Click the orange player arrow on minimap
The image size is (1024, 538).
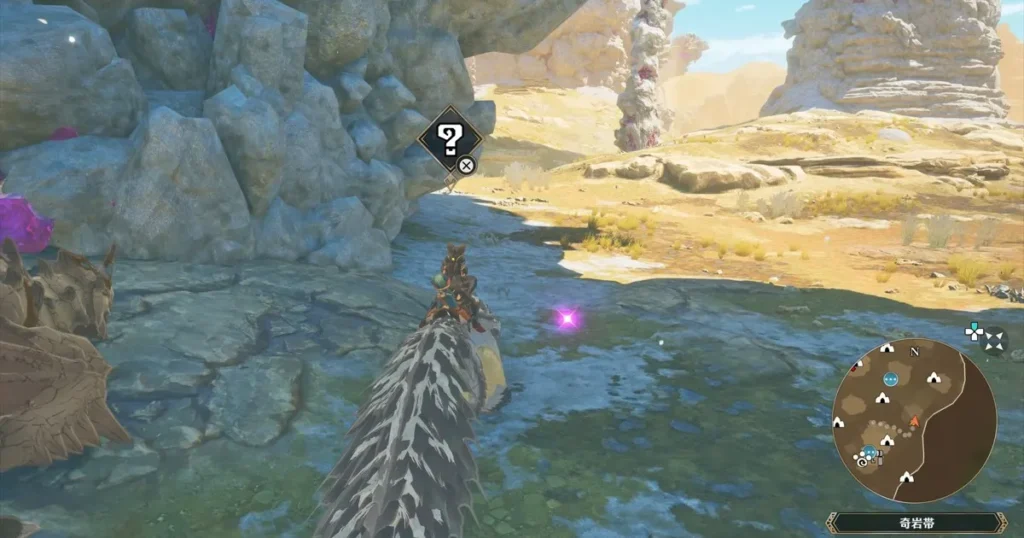pos(914,421)
